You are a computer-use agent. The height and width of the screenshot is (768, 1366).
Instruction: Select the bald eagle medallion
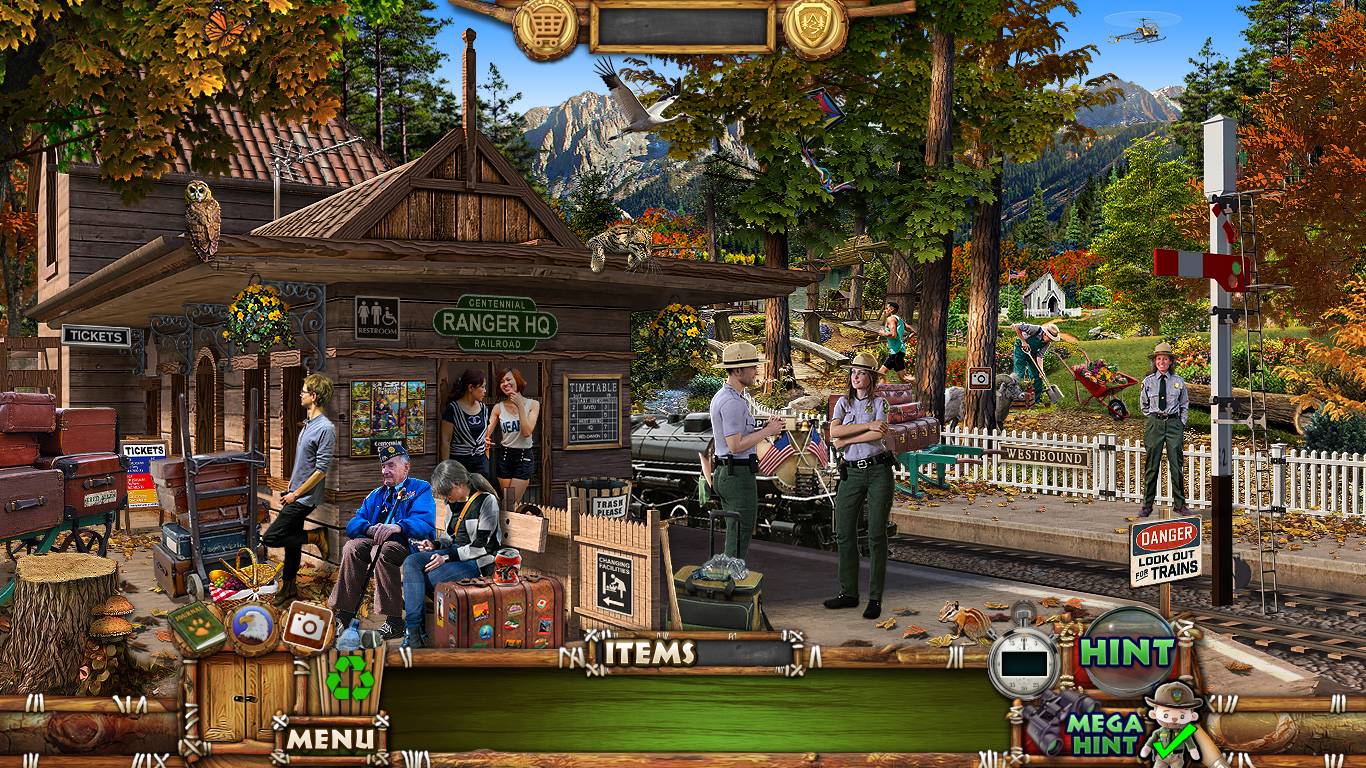coord(252,626)
